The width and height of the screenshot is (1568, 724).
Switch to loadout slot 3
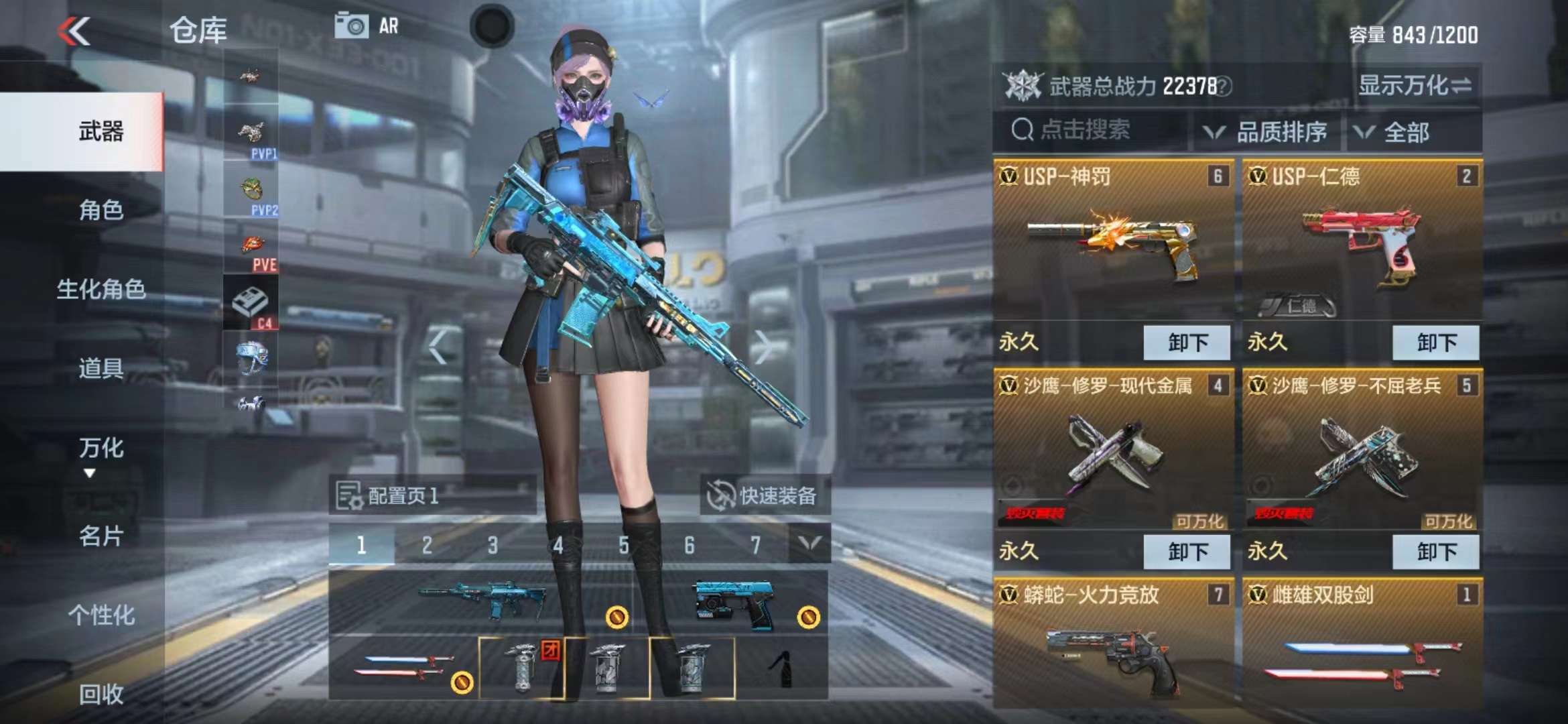493,546
